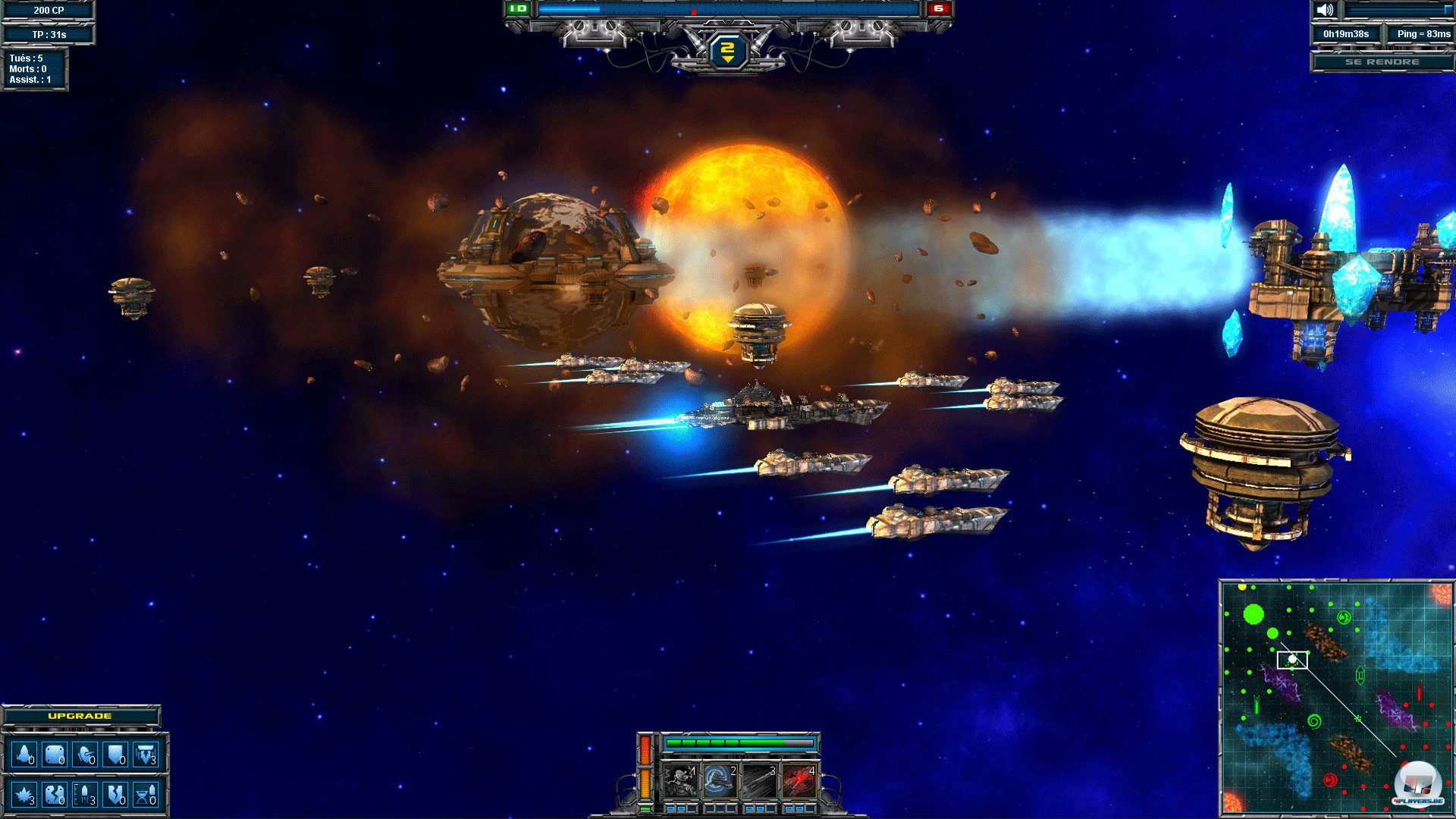Select the ship nose cone upgrade

[24, 755]
